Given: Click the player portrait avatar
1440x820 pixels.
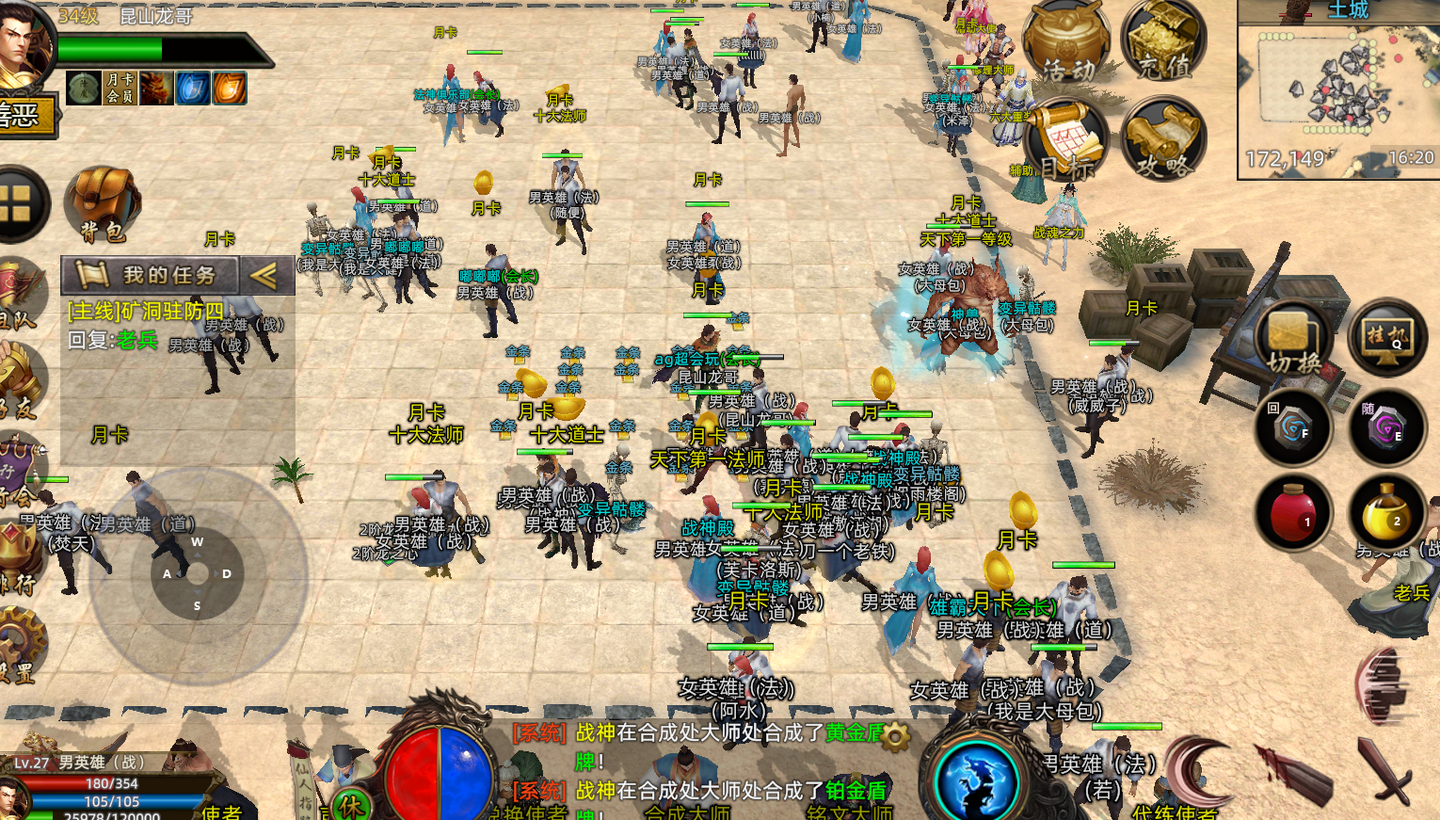Looking at the screenshot, I should click(x=24, y=45).
